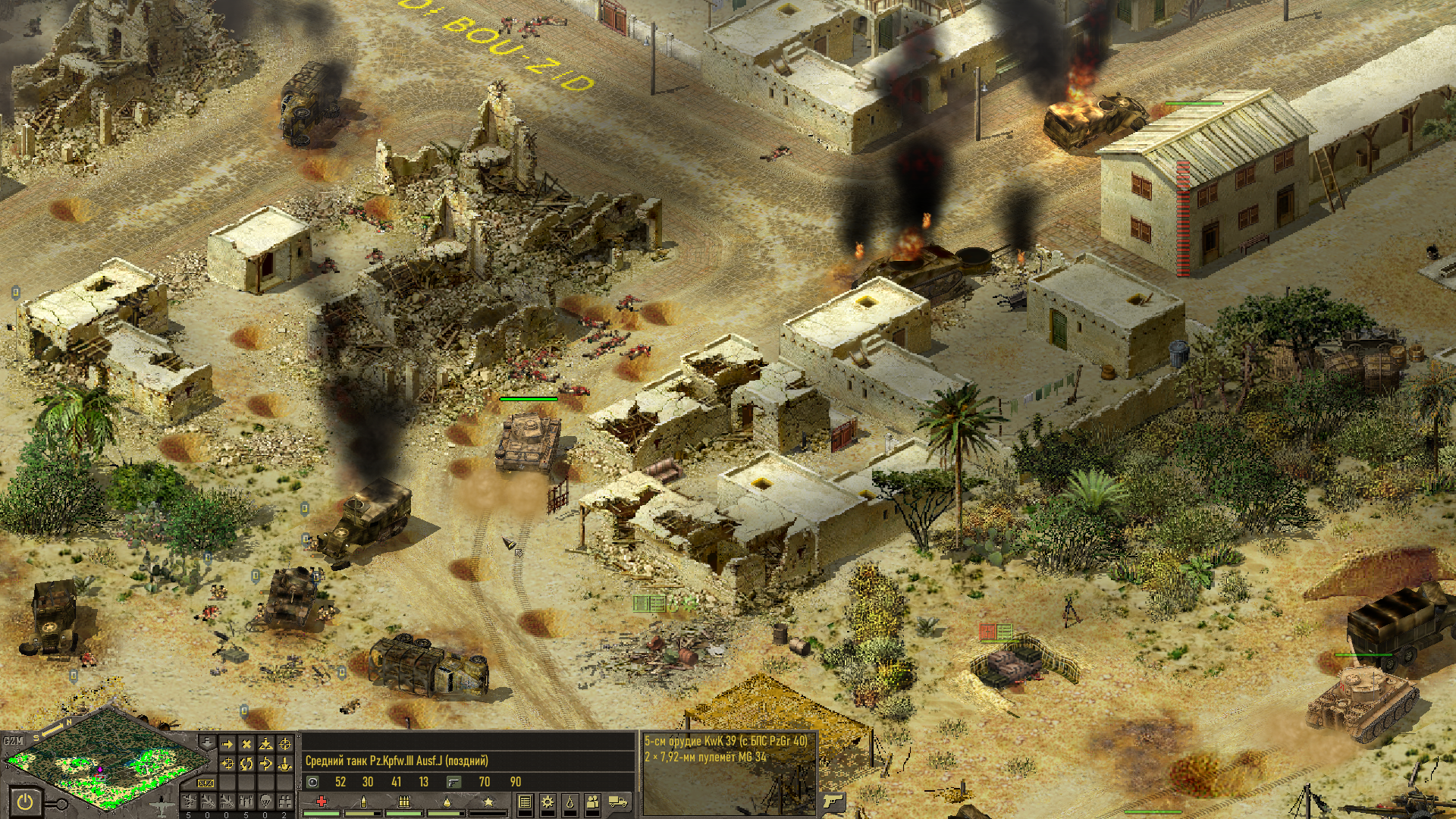Open the game menu with the power button
The width and height of the screenshot is (1456, 819).
[25, 802]
